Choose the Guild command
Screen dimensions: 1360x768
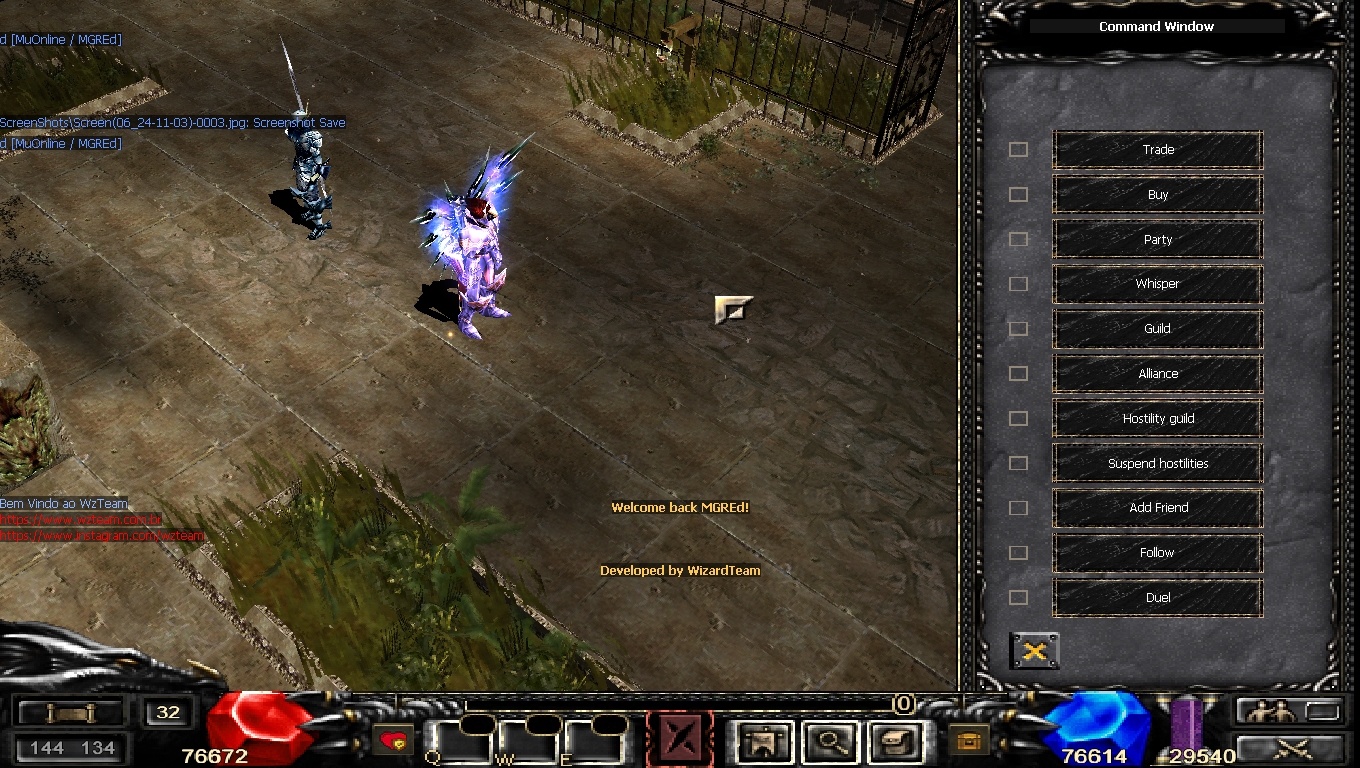1158,329
